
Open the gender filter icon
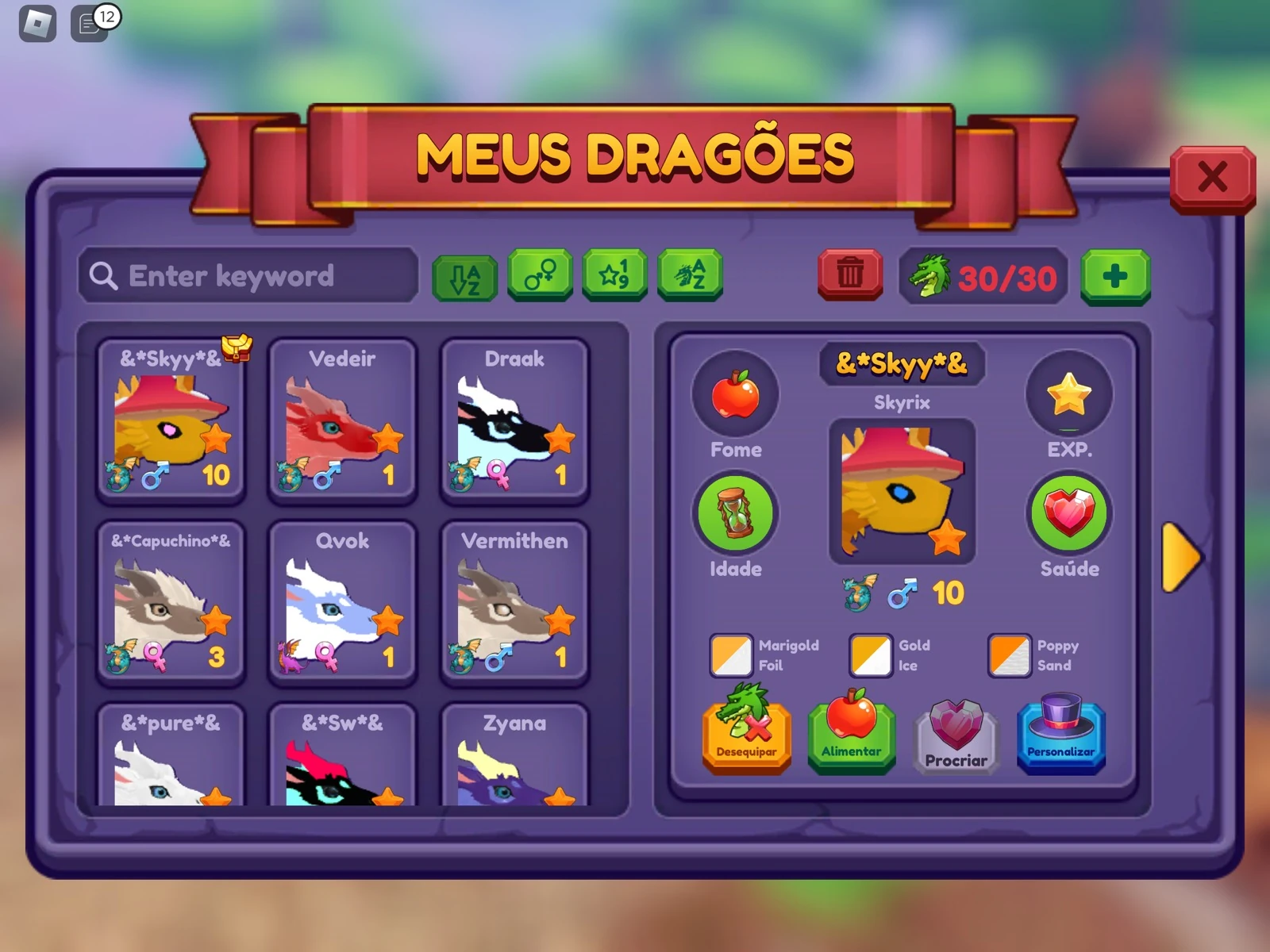point(541,277)
